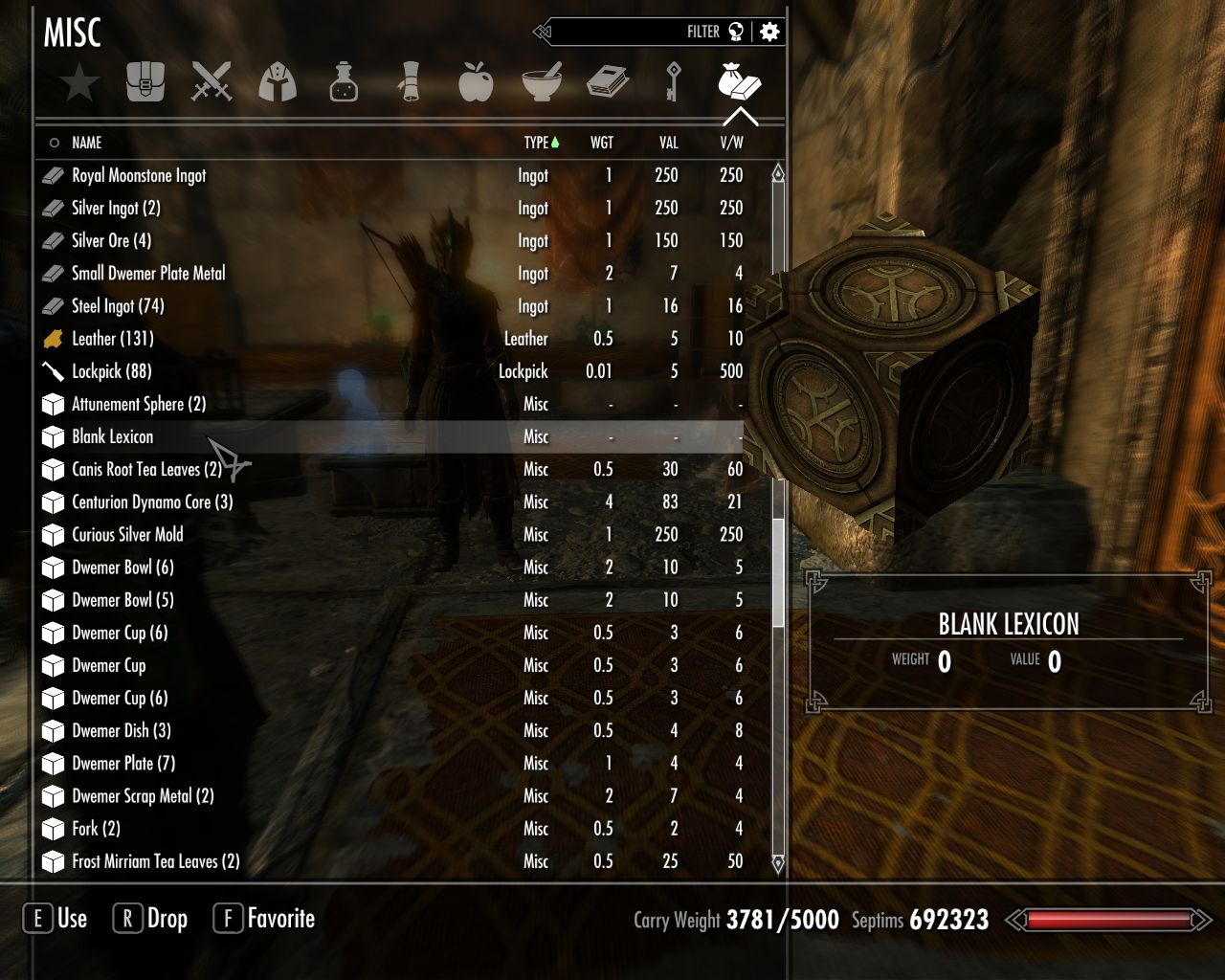Open the inventory settings gear

(x=771, y=31)
